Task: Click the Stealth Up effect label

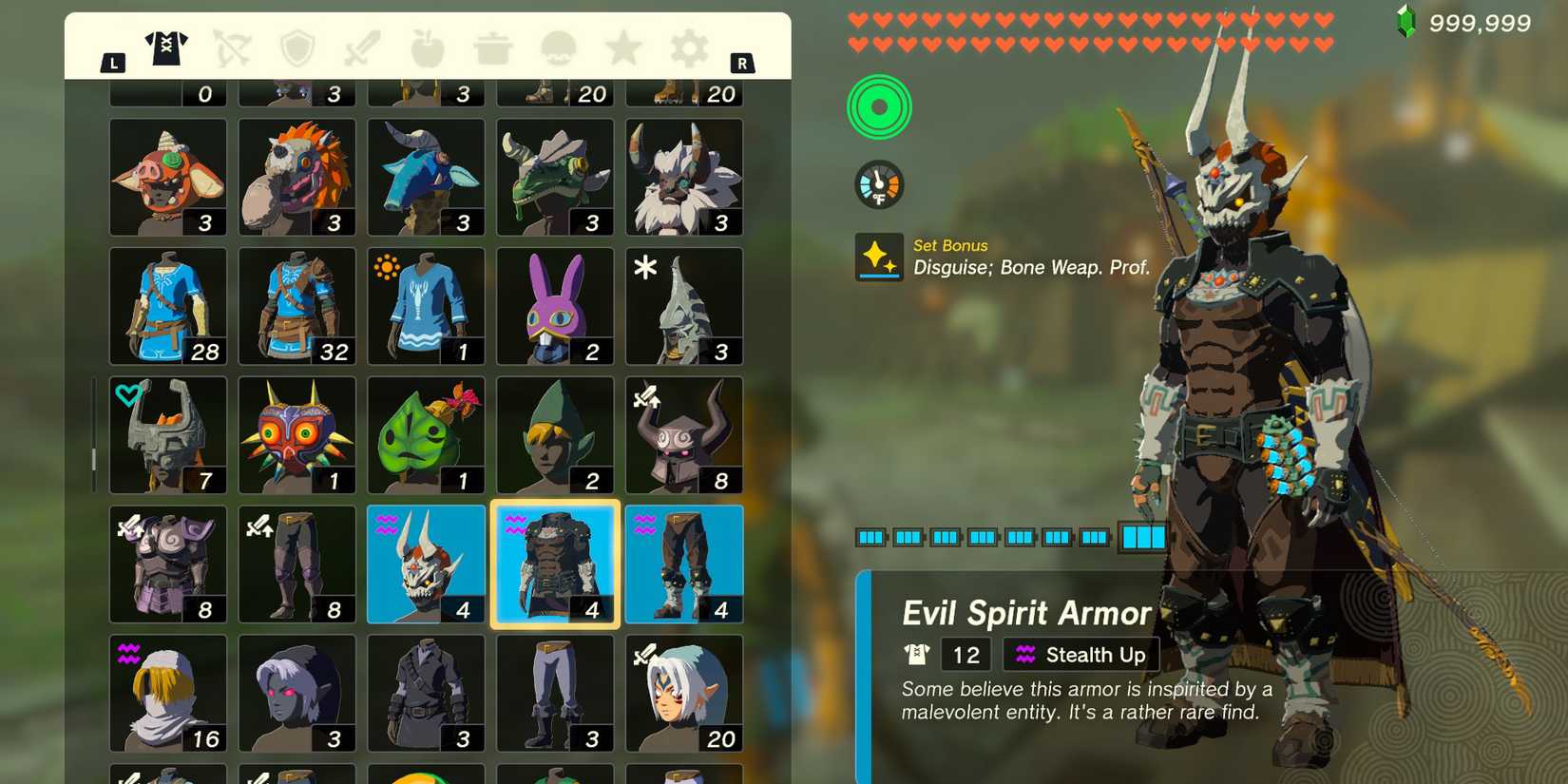Action: coord(1081,654)
